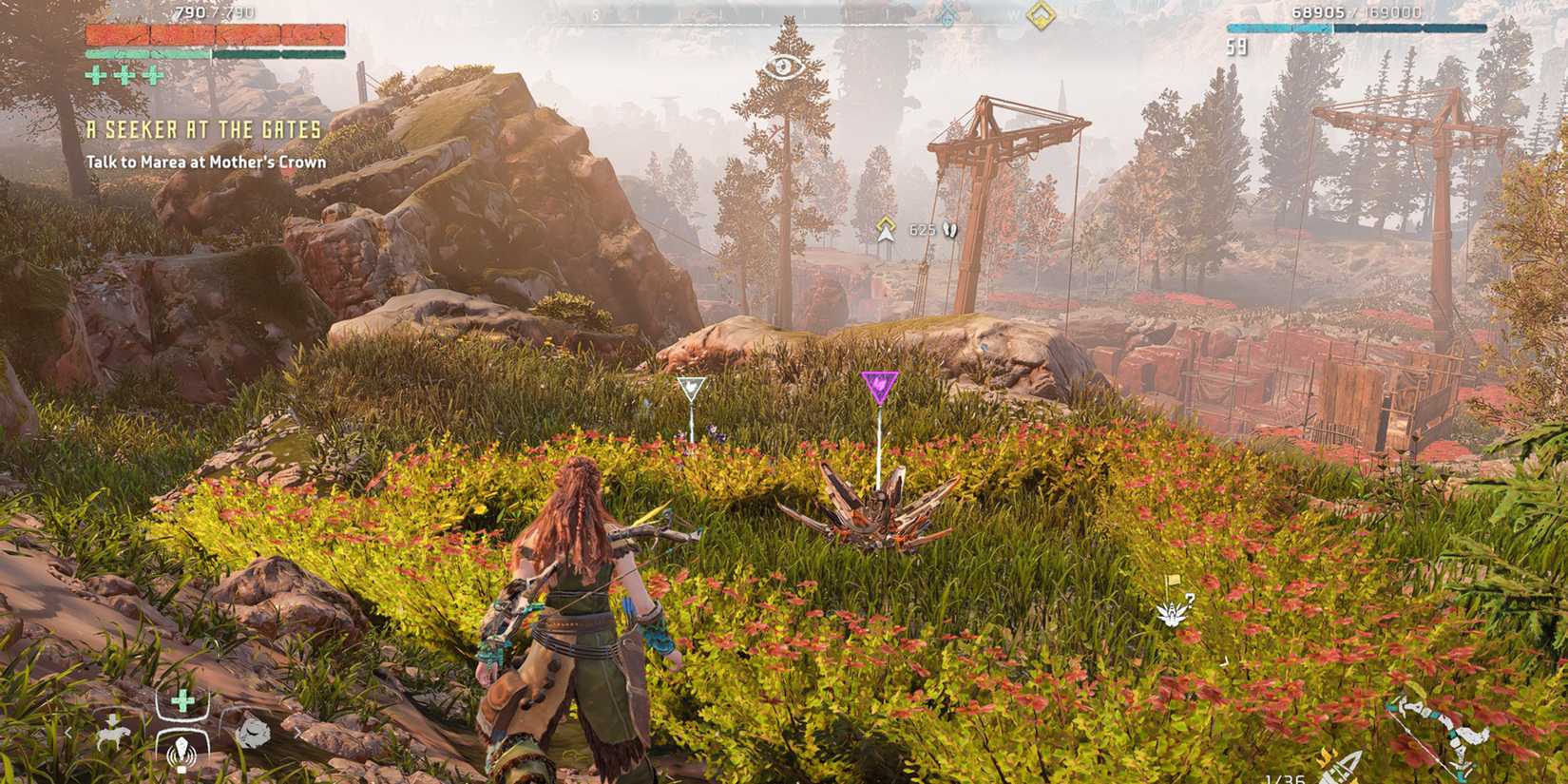Toggle the listen mode speaker icon
Viewport: 1568px width, 784px height.
182,753
